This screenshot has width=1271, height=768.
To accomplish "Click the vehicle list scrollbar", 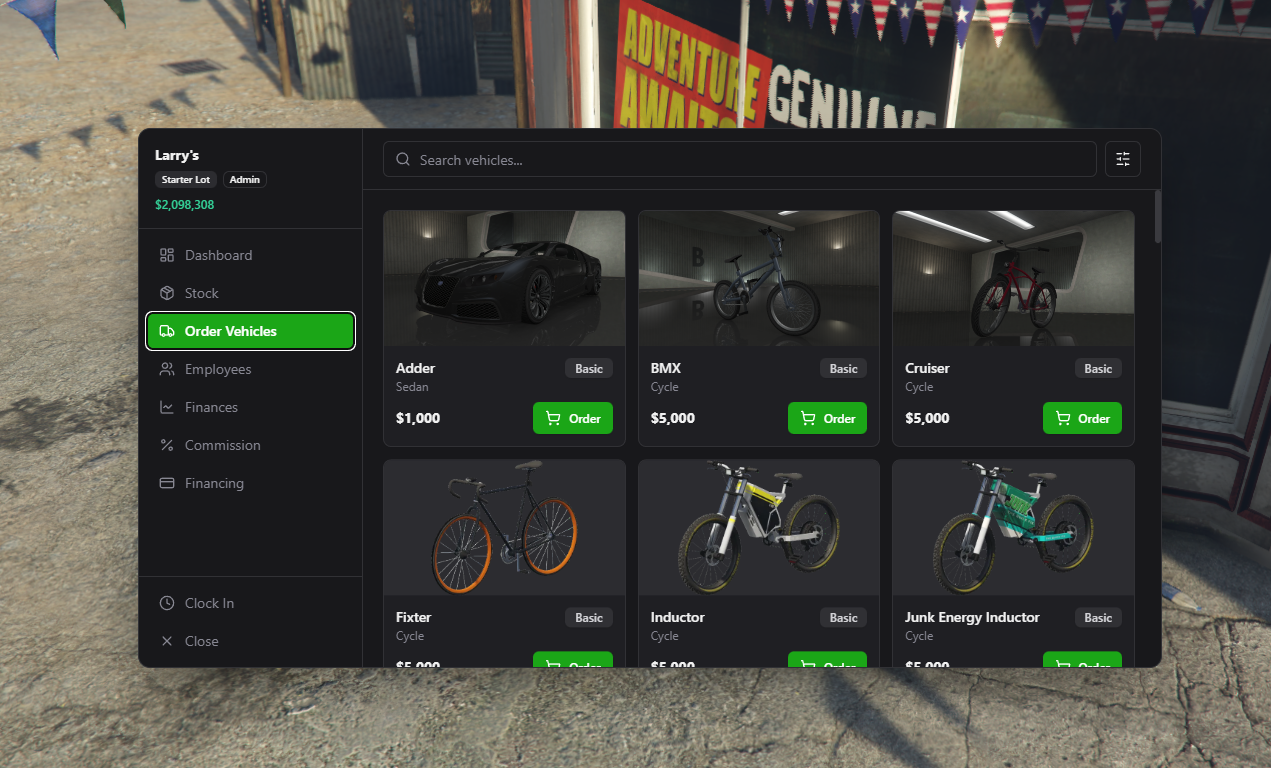I will pos(1158,217).
